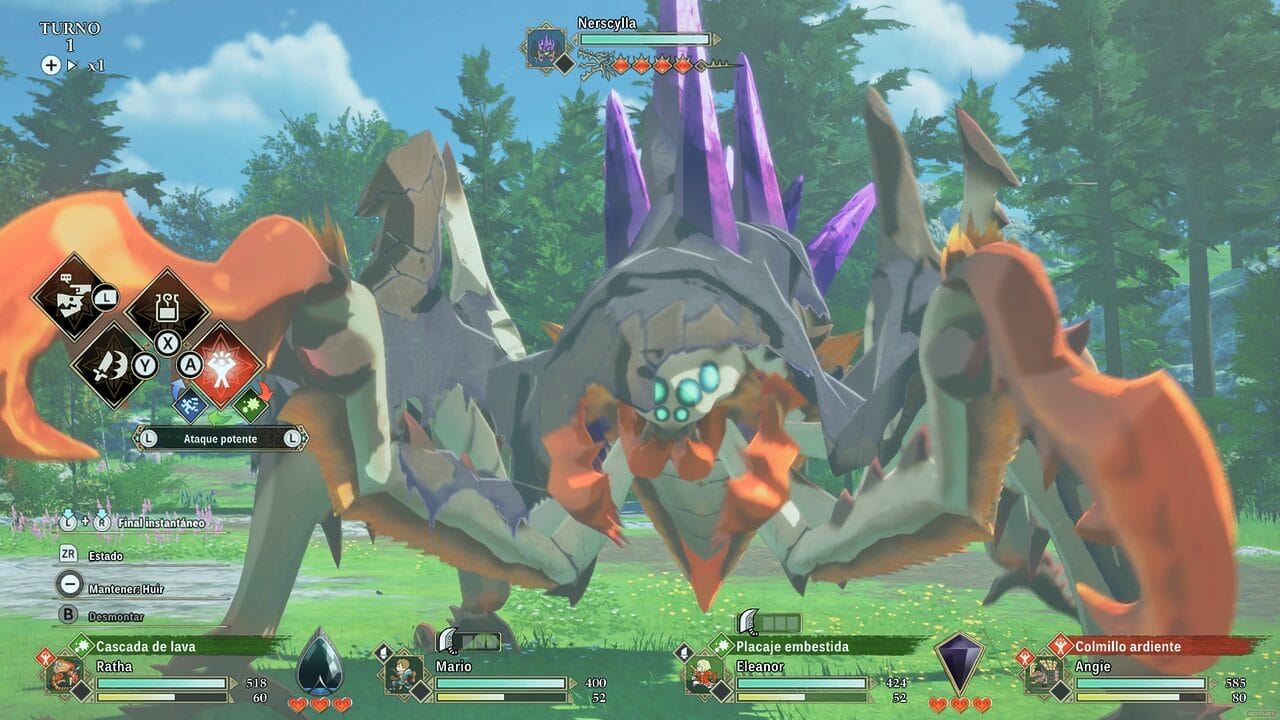
Task: Choose the sword skills command diamond
Action: pos(110,364)
